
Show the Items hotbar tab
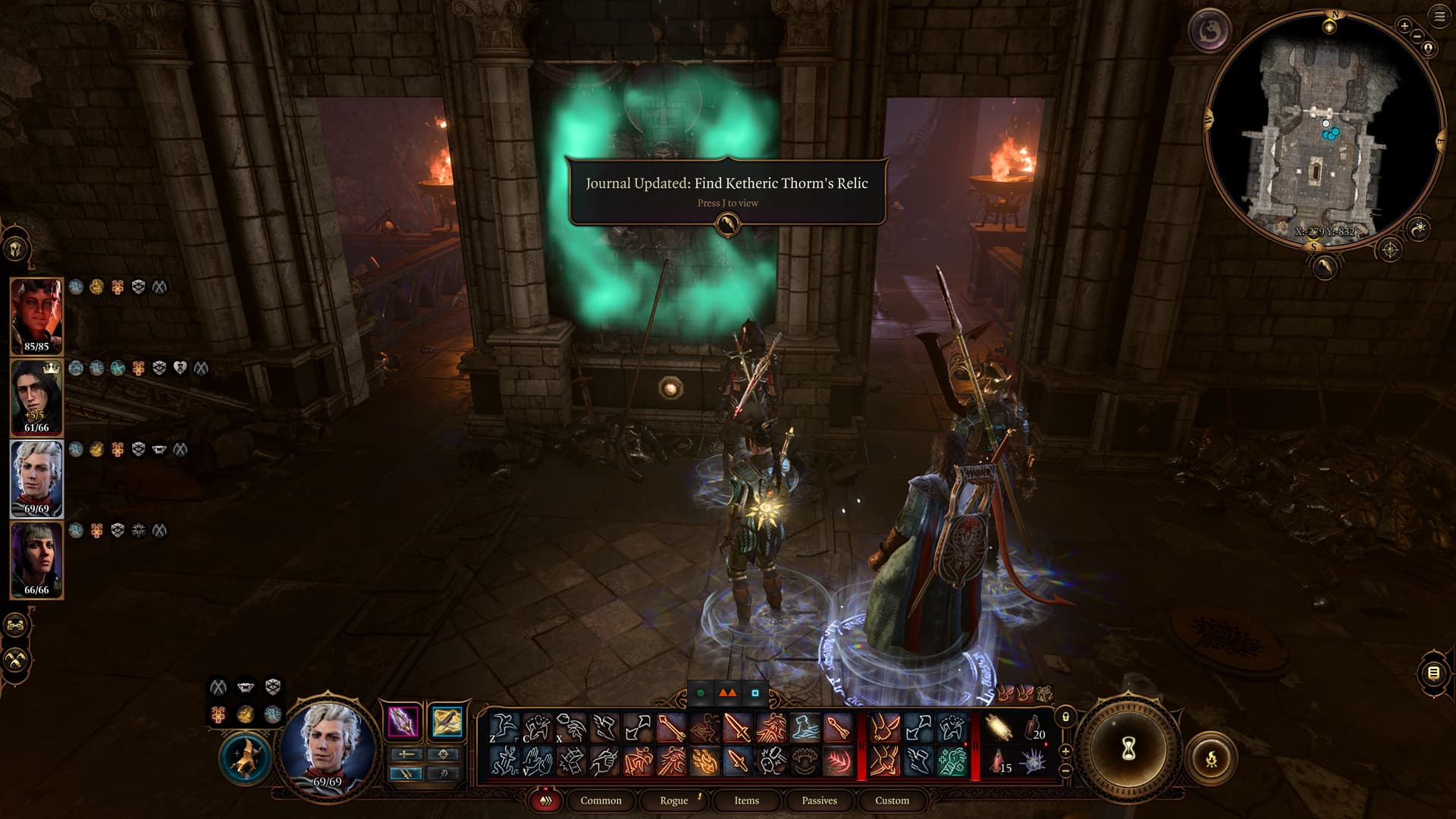point(746,800)
